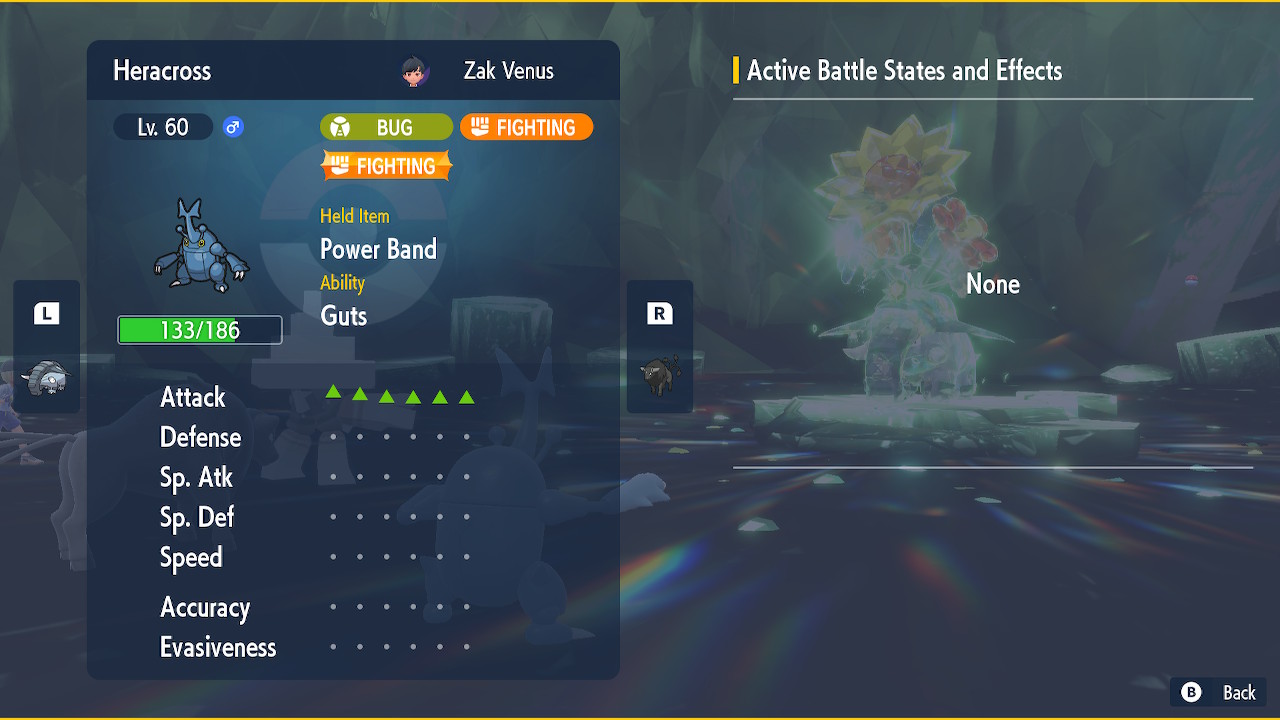Click Zak Venus's trainer avatar icon
The image size is (1280, 720).
(413, 70)
